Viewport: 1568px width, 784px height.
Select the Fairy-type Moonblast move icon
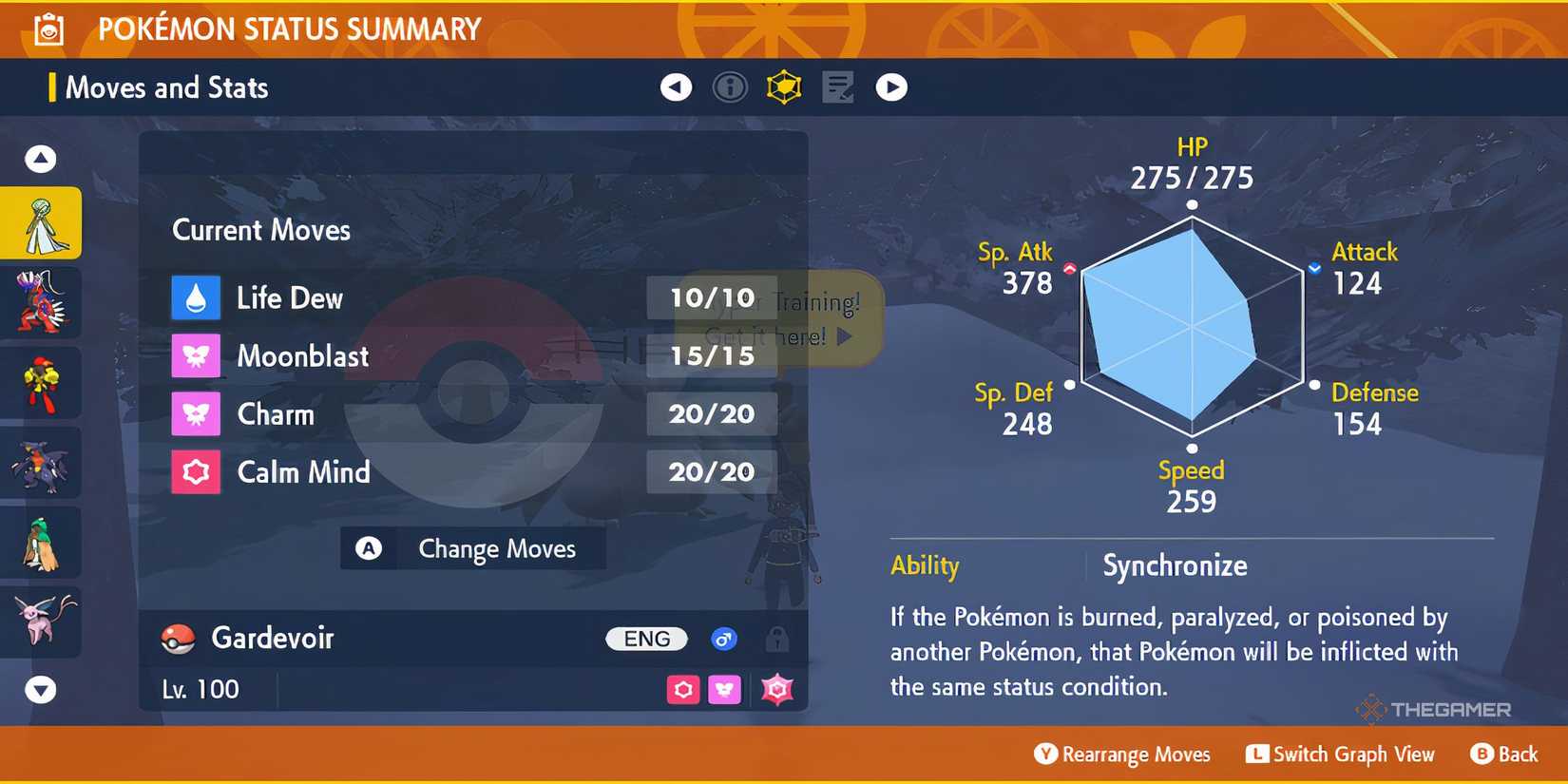[x=196, y=355]
